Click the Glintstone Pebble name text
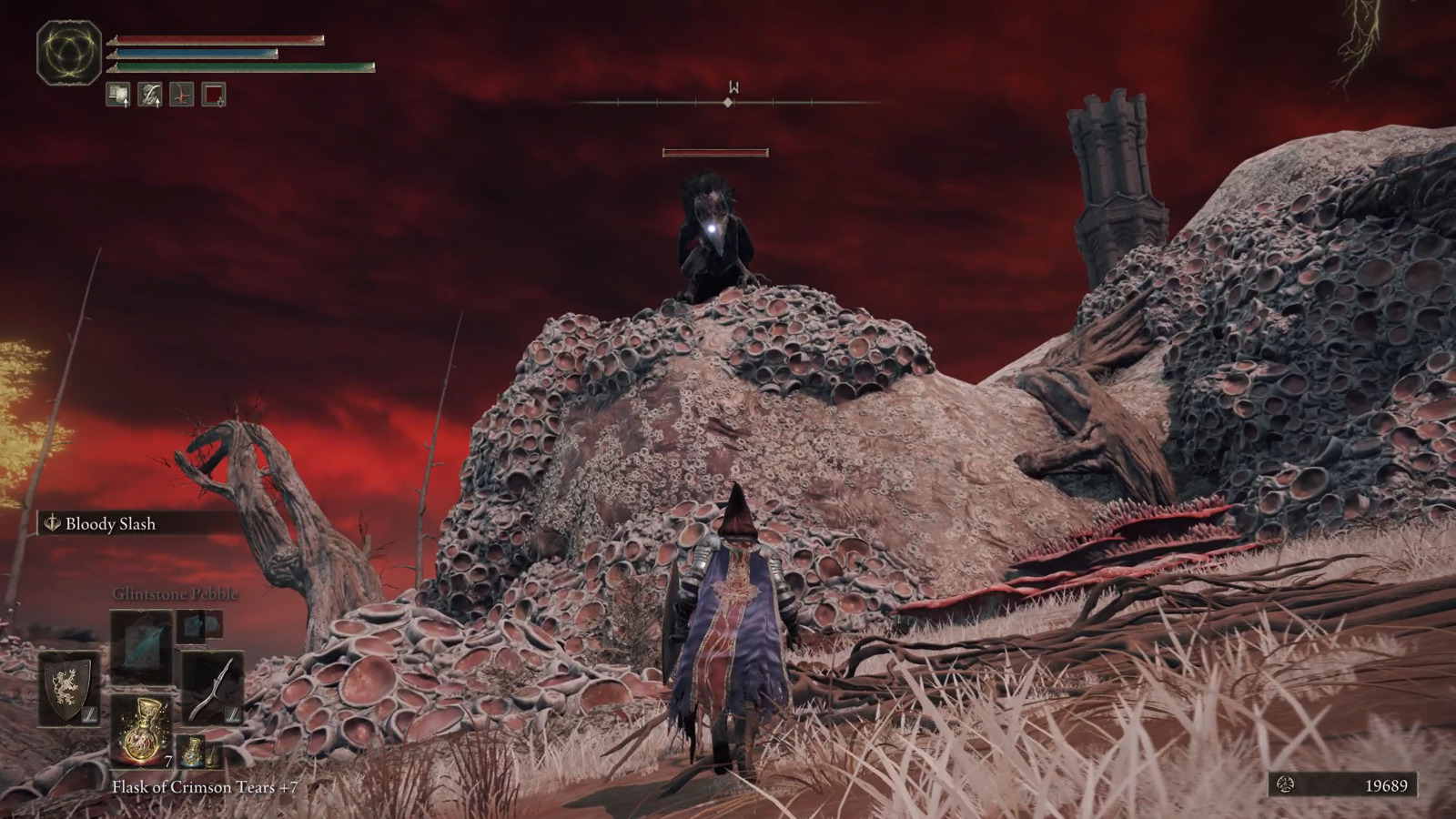1456x819 pixels. point(175,593)
